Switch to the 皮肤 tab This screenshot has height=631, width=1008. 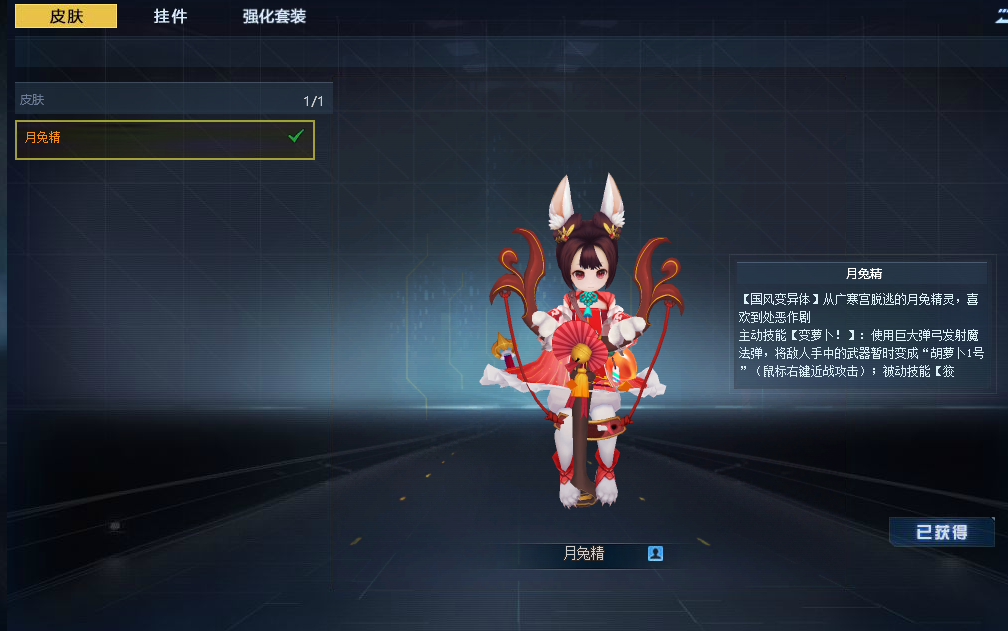(66, 16)
